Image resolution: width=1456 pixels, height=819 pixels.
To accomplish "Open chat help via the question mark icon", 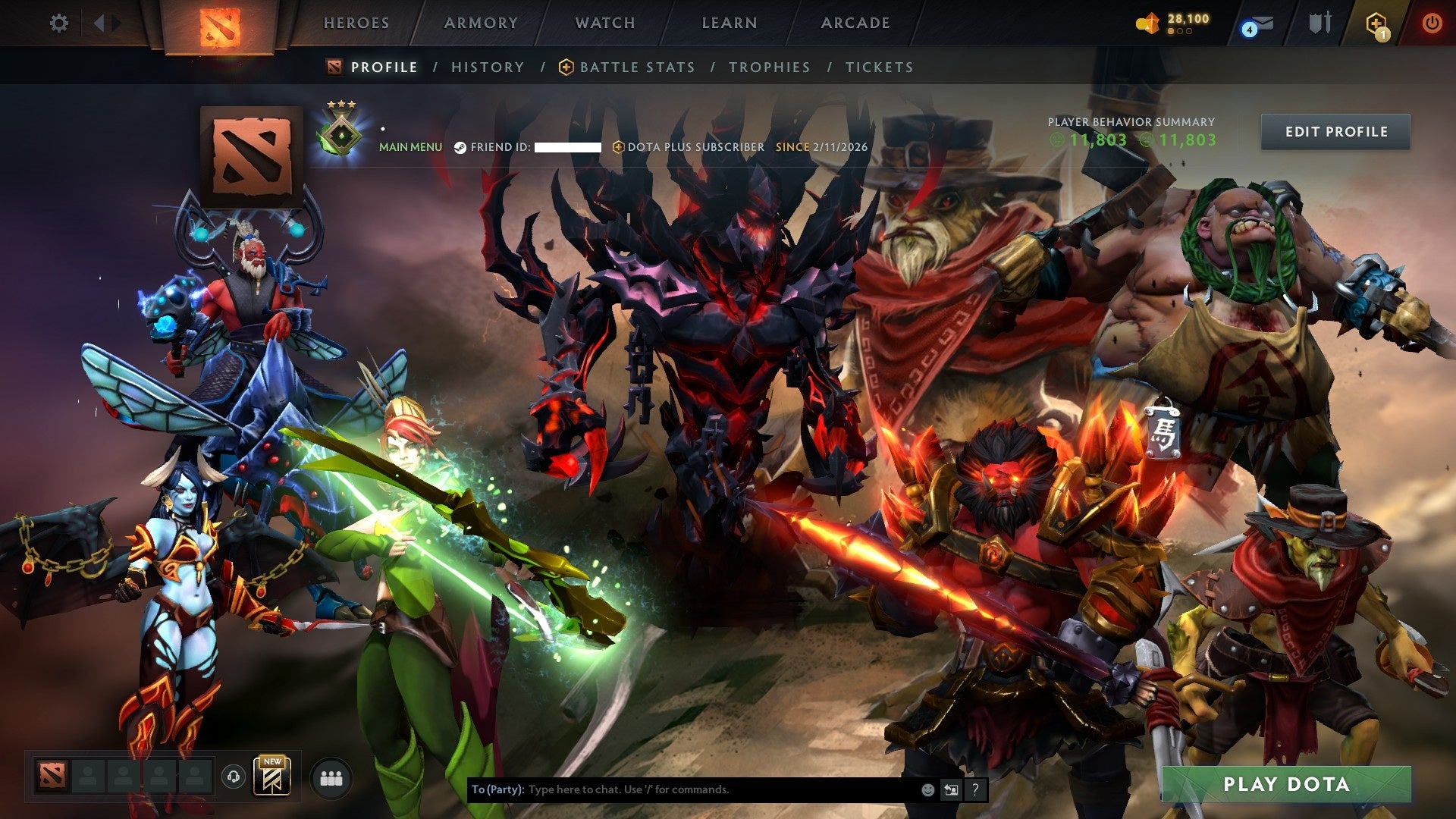I will tap(974, 789).
